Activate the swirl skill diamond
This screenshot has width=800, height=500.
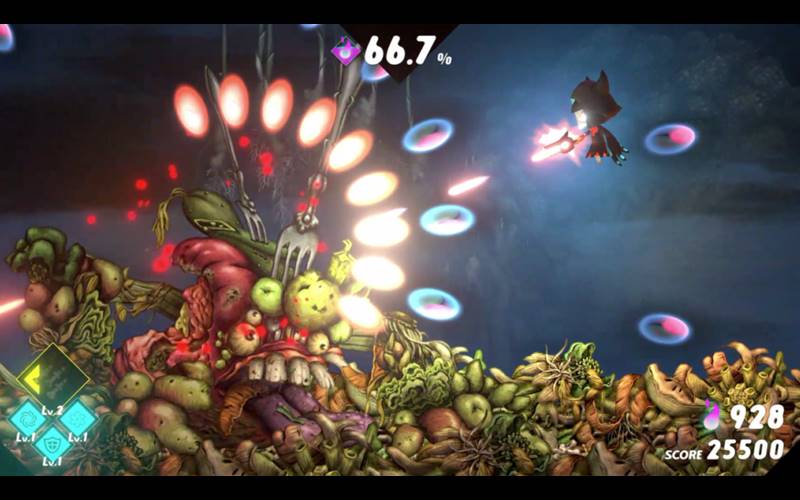pos(28,419)
